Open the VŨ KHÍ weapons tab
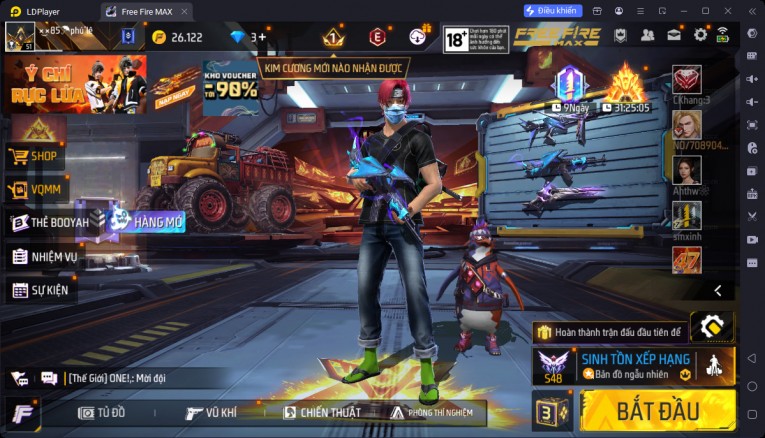This screenshot has height=438, width=765. pyautogui.click(x=211, y=412)
